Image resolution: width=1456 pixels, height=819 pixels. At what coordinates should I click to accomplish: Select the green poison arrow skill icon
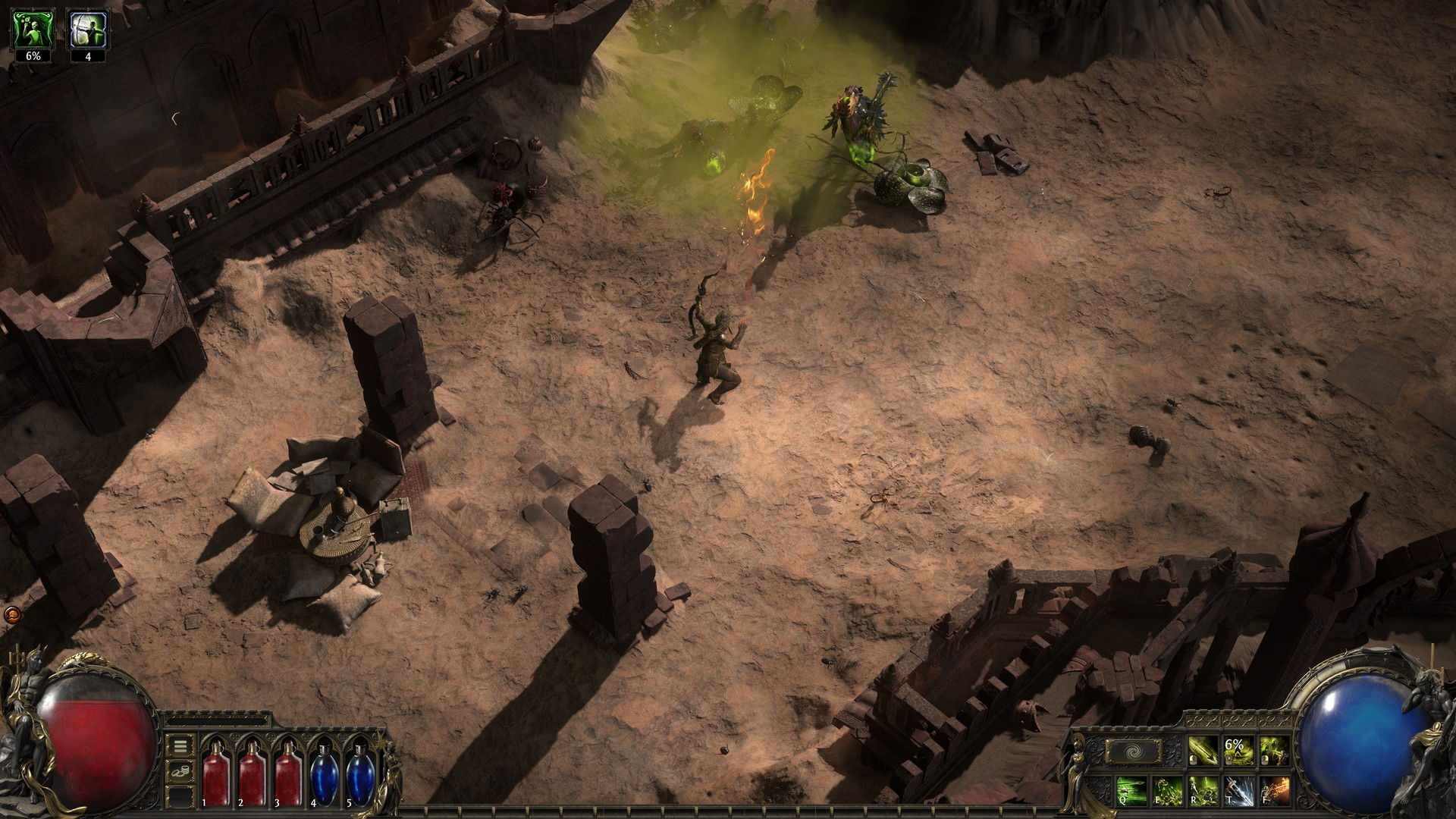(x=1203, y=752)
